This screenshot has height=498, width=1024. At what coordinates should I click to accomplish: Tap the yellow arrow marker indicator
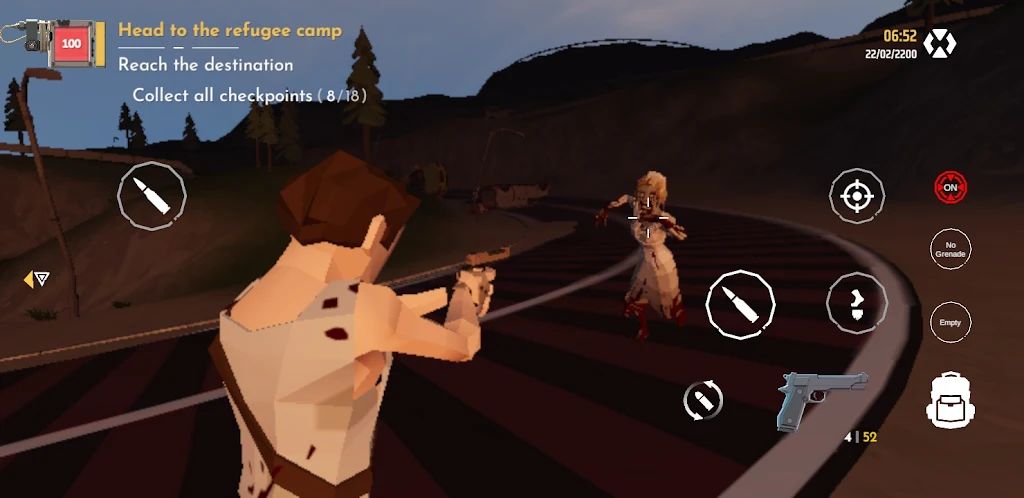coord(36,279)
